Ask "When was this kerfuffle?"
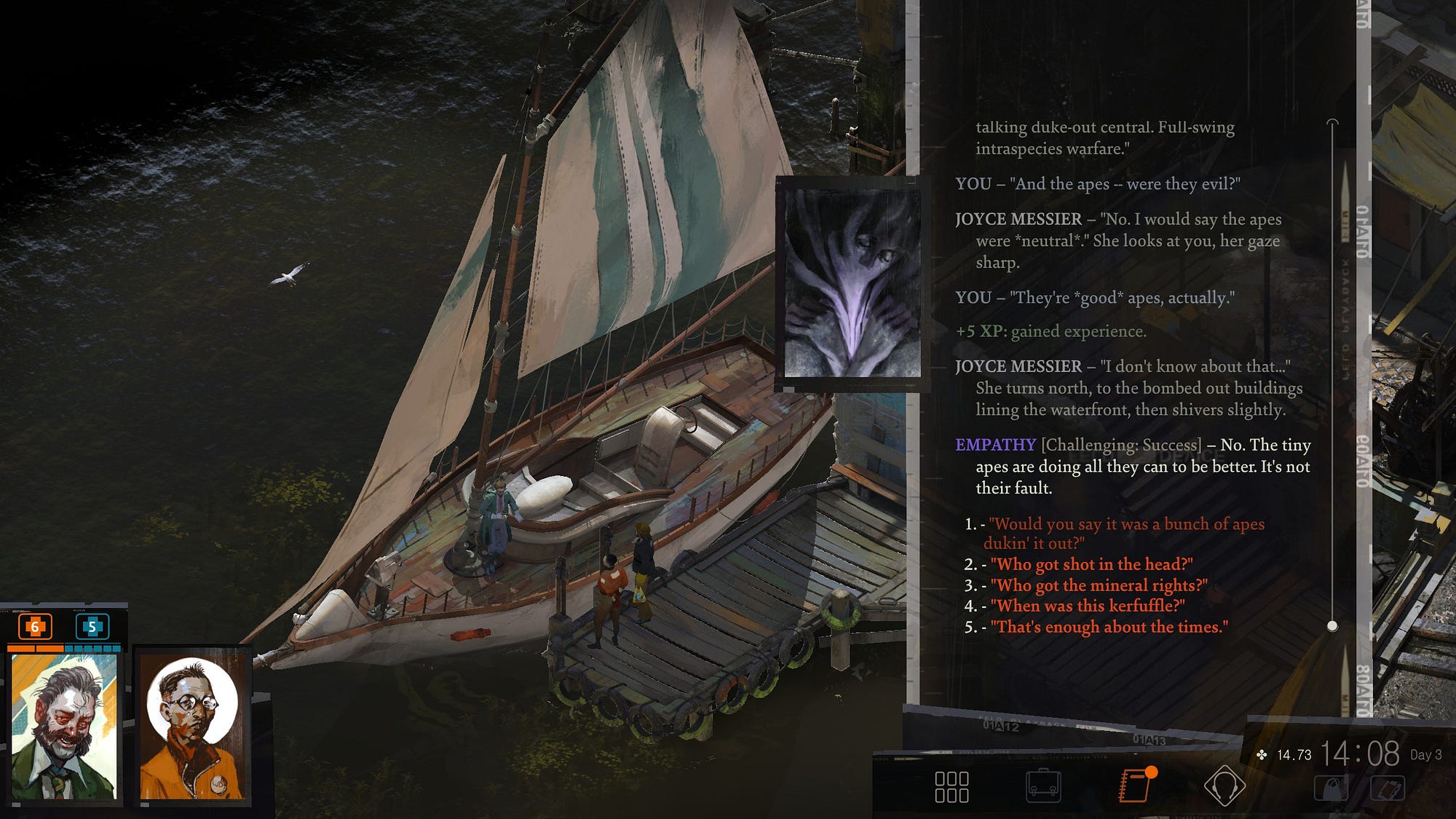This screenshot has height=819, width=1456. coord(1087,606)
